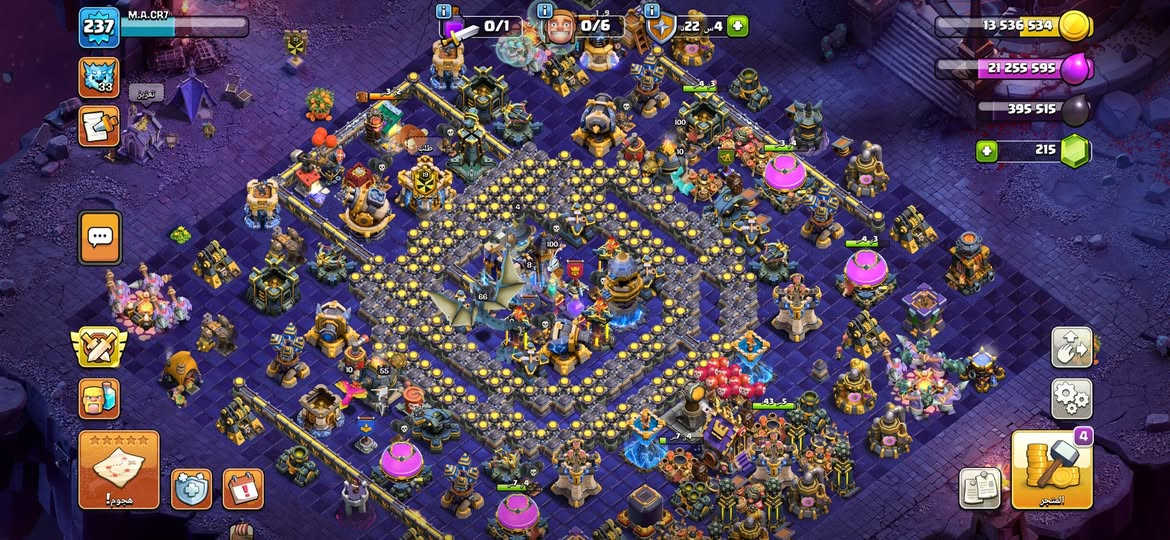This screenshot has height=540, width=1170.
Task: Open the Shop with the hammer icon
Action: (x=1052, y=470)
